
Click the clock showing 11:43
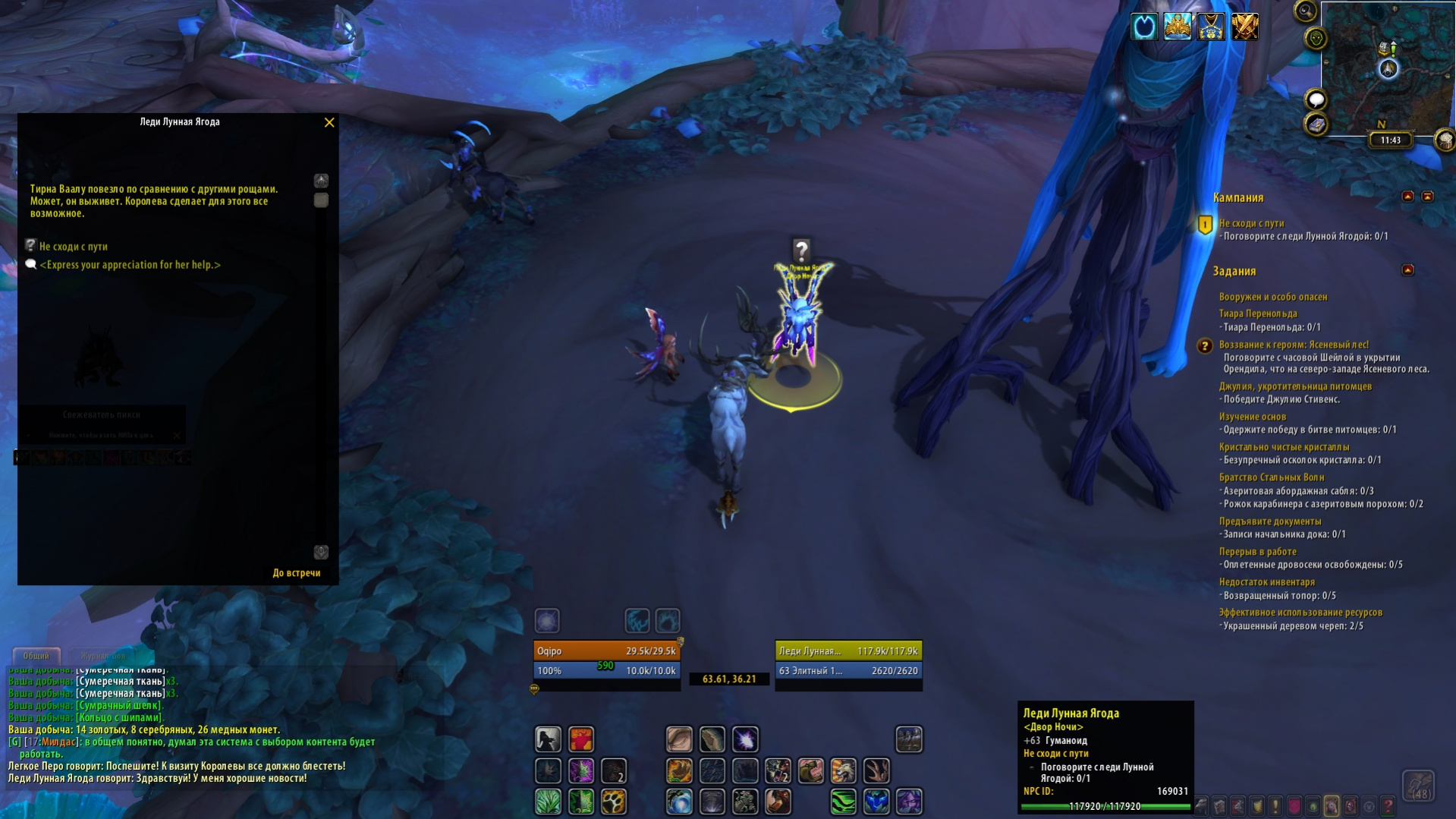tap(1390, 140)
